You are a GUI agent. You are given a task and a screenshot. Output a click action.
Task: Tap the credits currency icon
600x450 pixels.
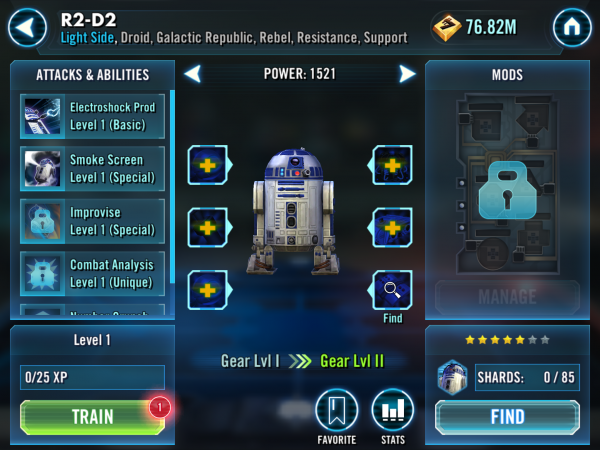coord(447,28)
